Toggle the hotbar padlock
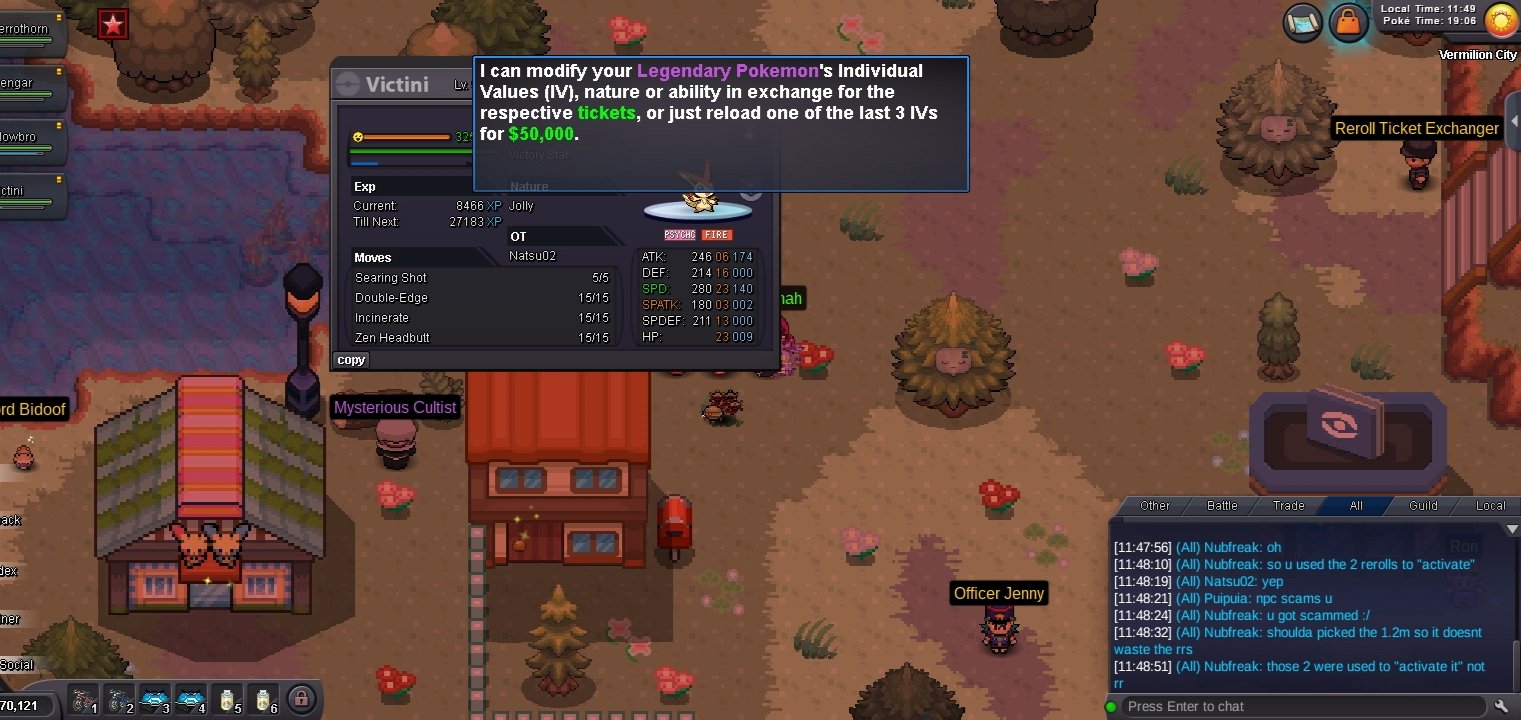The width and height of the screenshot is (1521, 720). [298, 698]
